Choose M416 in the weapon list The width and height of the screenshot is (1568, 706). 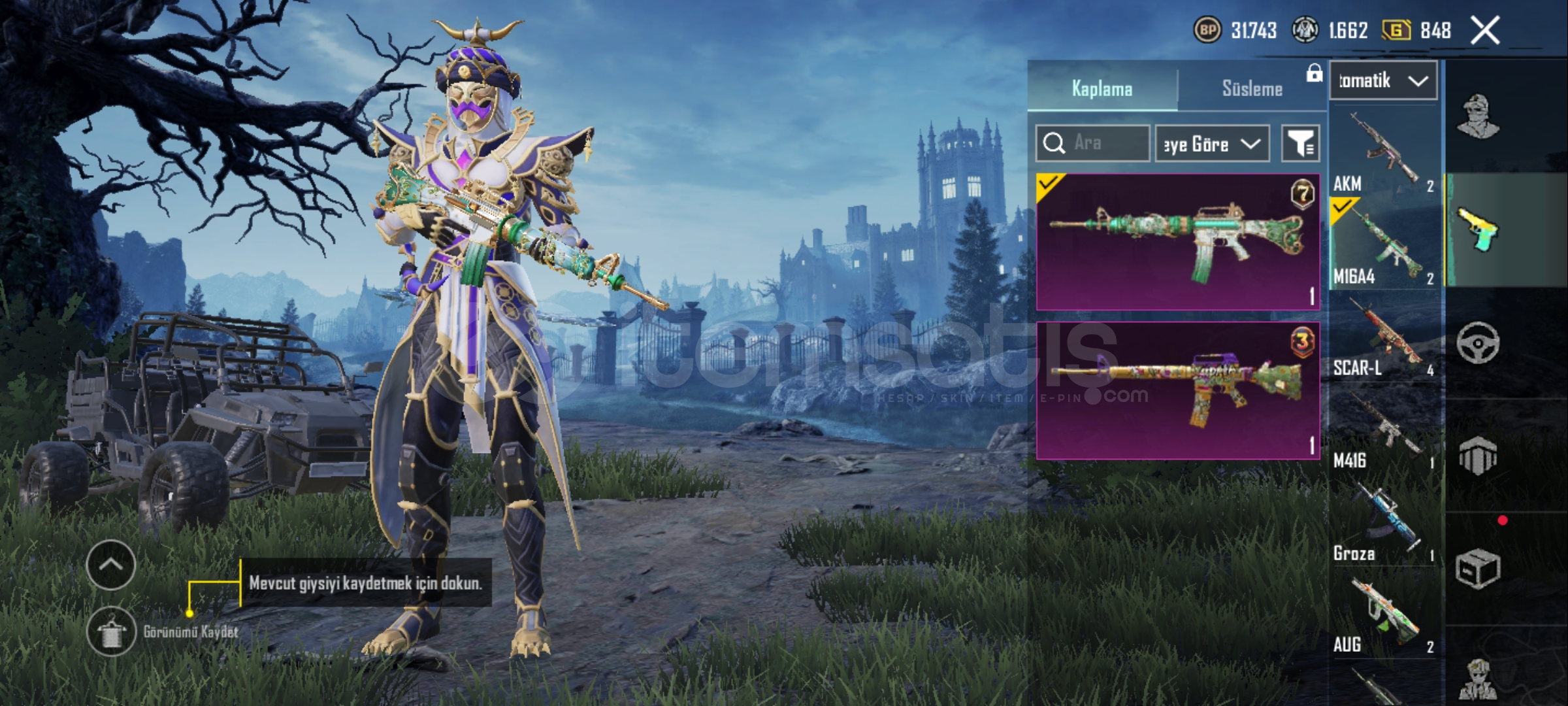click(x=1384, y=429)
